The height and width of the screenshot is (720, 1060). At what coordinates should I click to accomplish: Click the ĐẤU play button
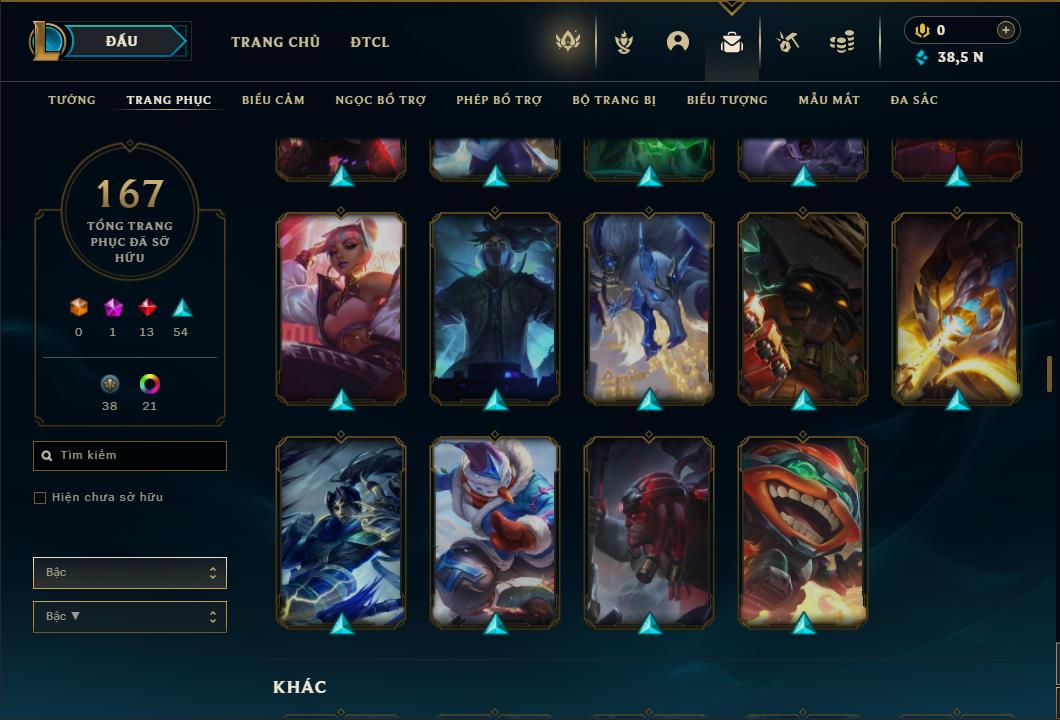coord(122,41)
